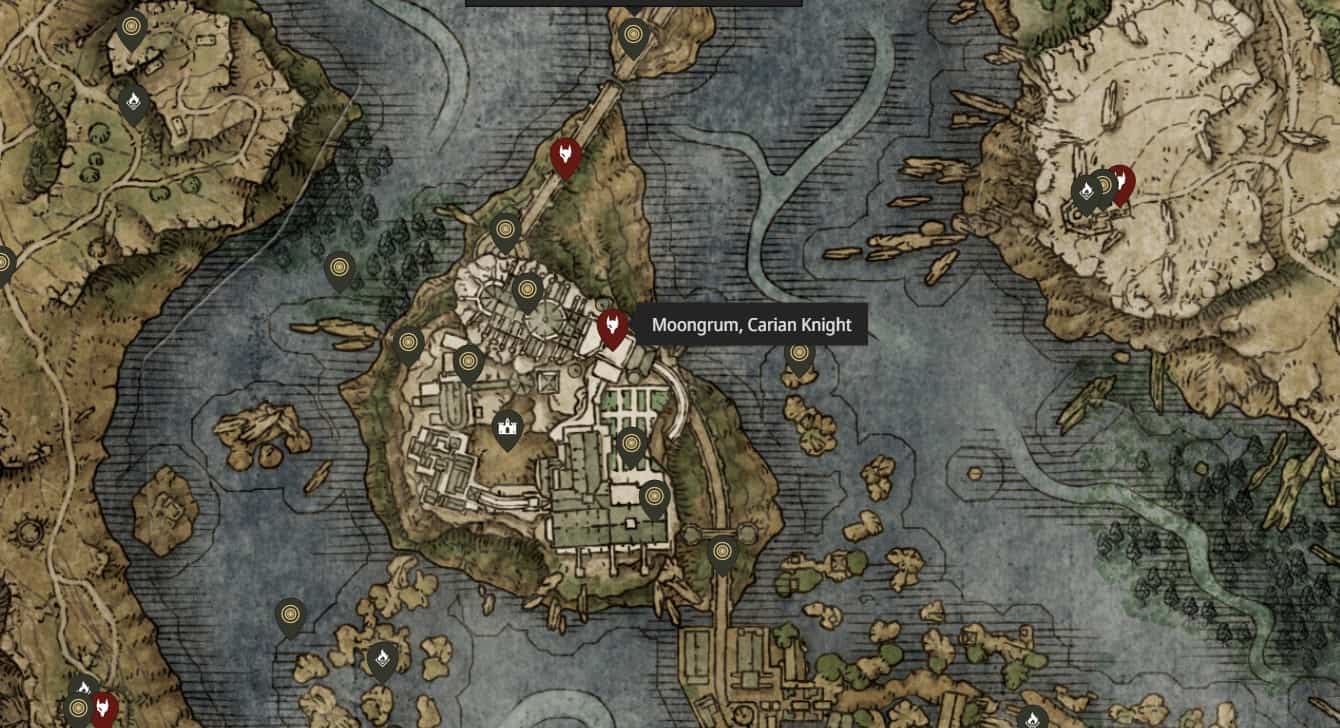Click the Moongrum, Carian Knight tooltip label
The height and width of the screenshot is (728, 1340).
[x=752, y=325]
